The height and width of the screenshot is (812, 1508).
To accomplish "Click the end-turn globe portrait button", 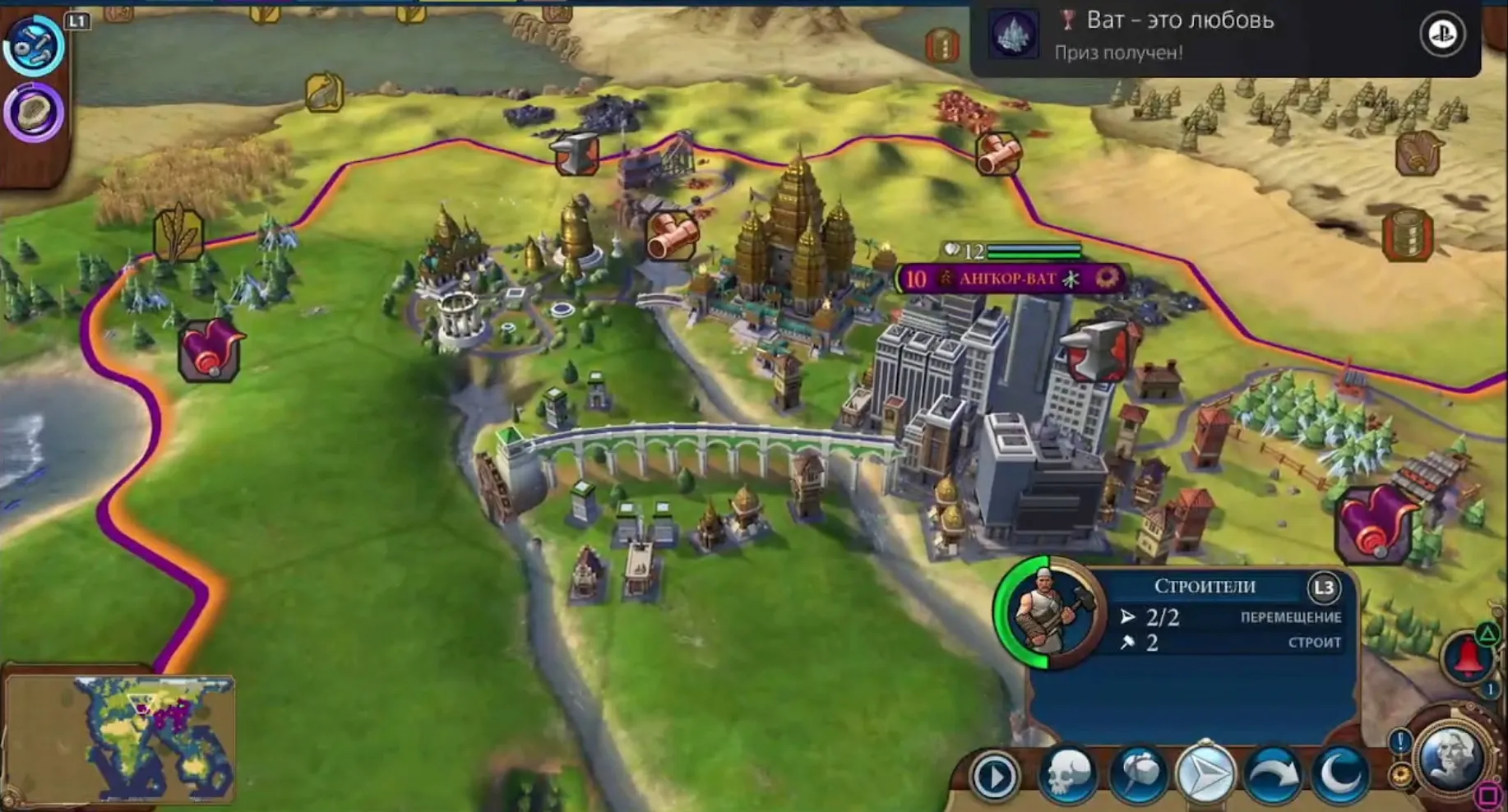I will [x=1450, y=757].
